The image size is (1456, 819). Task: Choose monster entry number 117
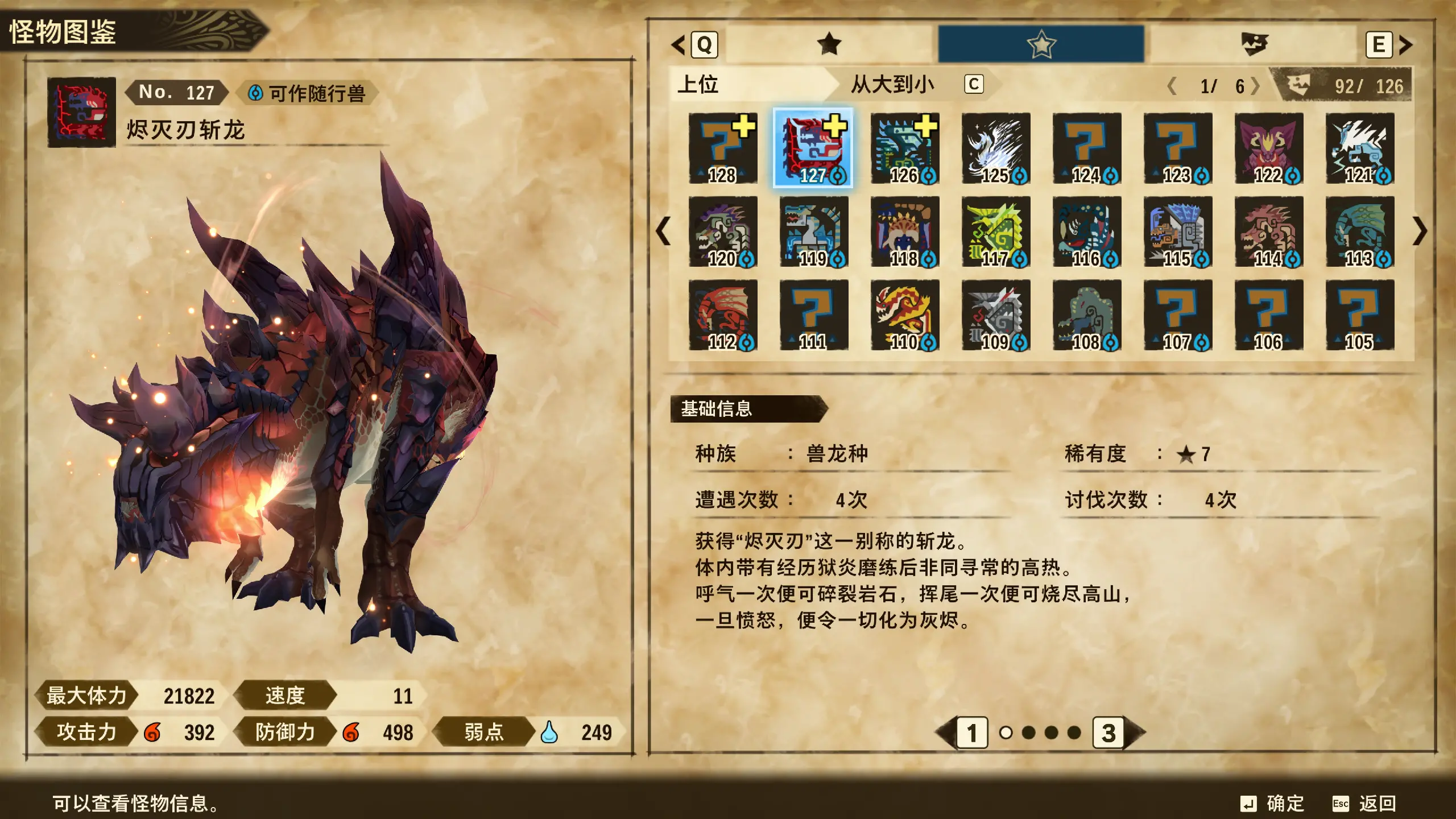pyautogui.click(x=995, y=231)
